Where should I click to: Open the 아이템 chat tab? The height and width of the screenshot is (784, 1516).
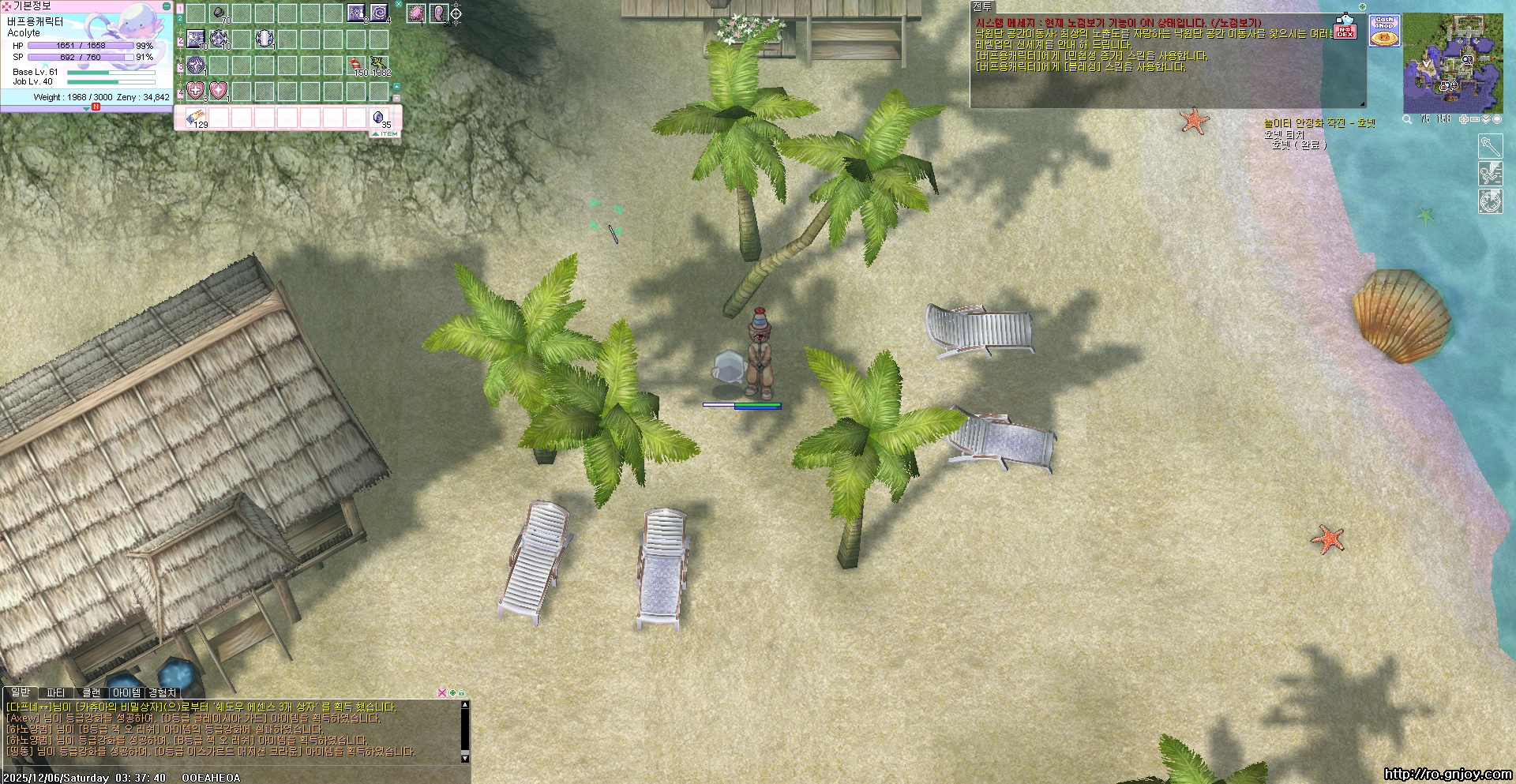point(126,692)
